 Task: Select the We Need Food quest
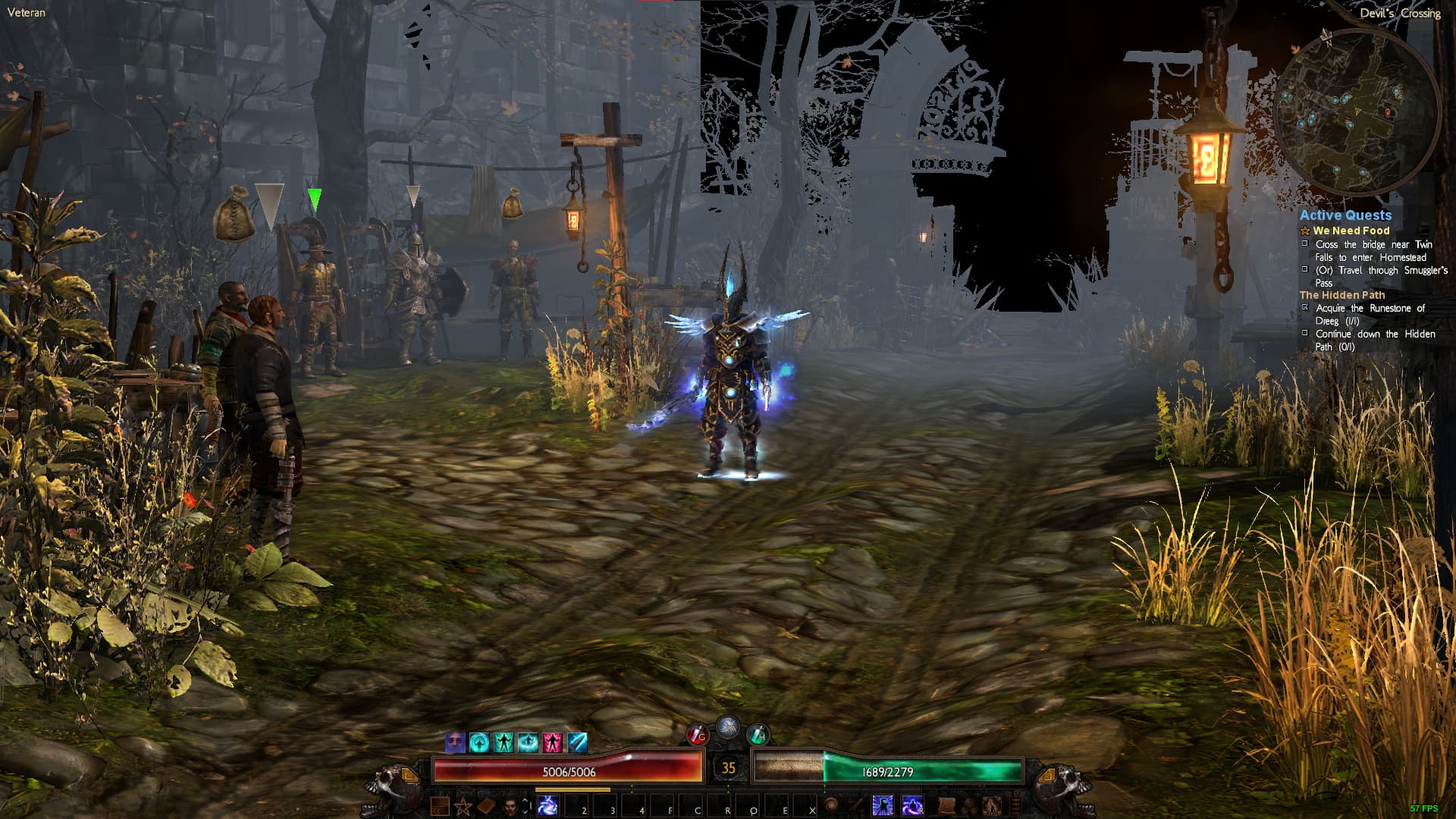point(1351,231)
